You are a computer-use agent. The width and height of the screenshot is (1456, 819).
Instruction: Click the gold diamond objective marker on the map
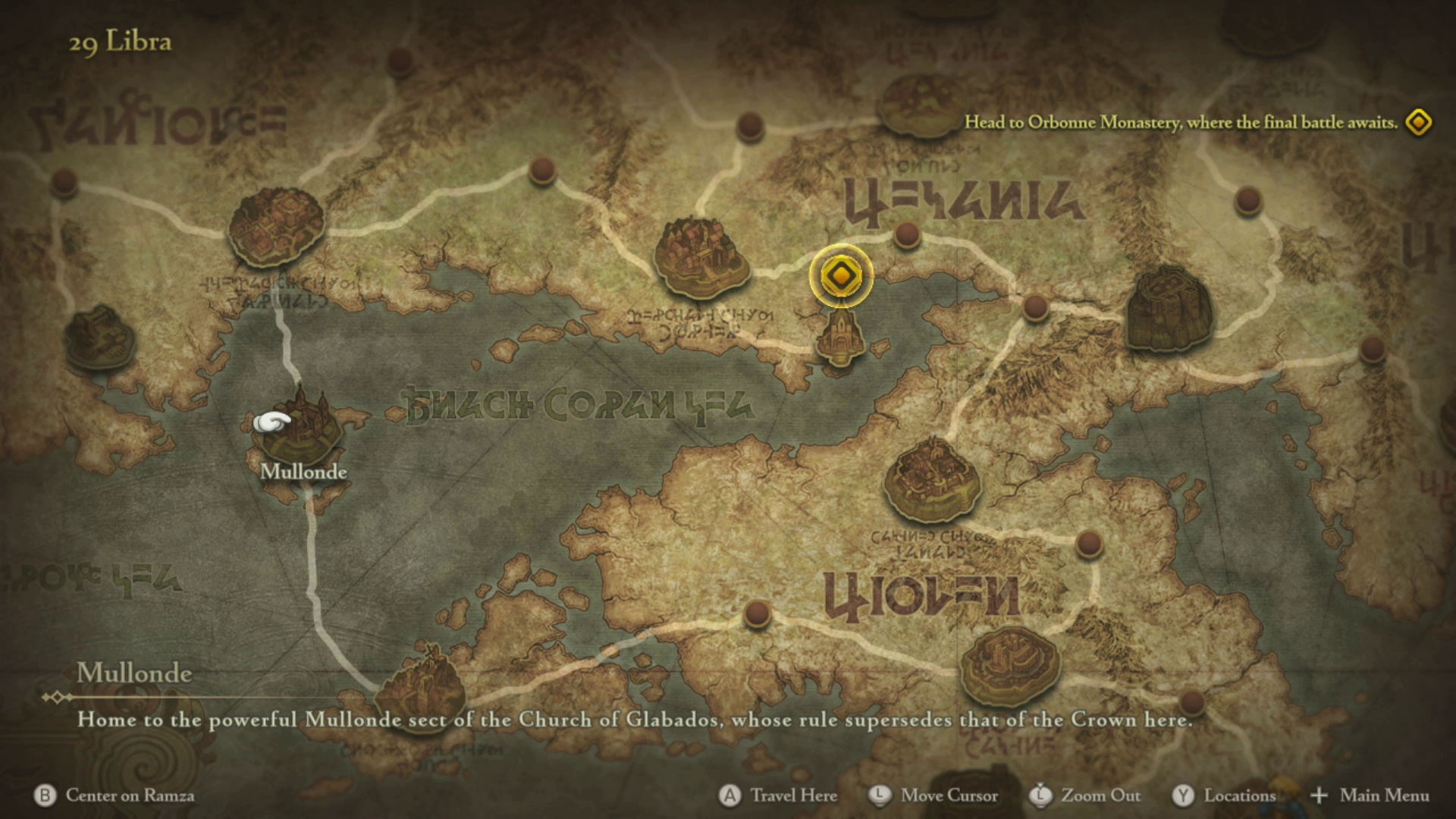click(840, 276)
